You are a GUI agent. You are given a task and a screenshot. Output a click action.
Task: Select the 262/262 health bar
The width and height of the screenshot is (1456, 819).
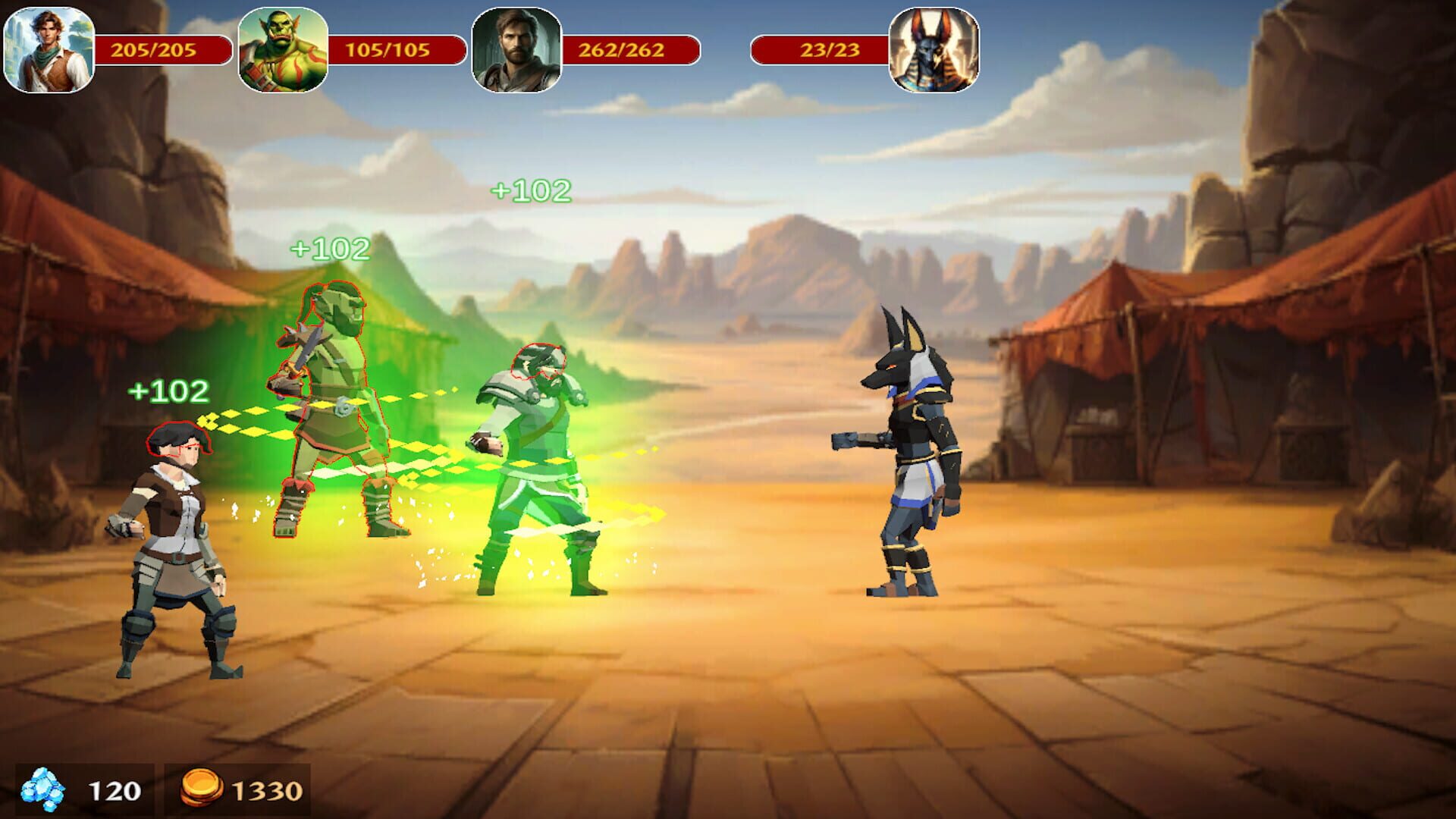coord(618,49)
